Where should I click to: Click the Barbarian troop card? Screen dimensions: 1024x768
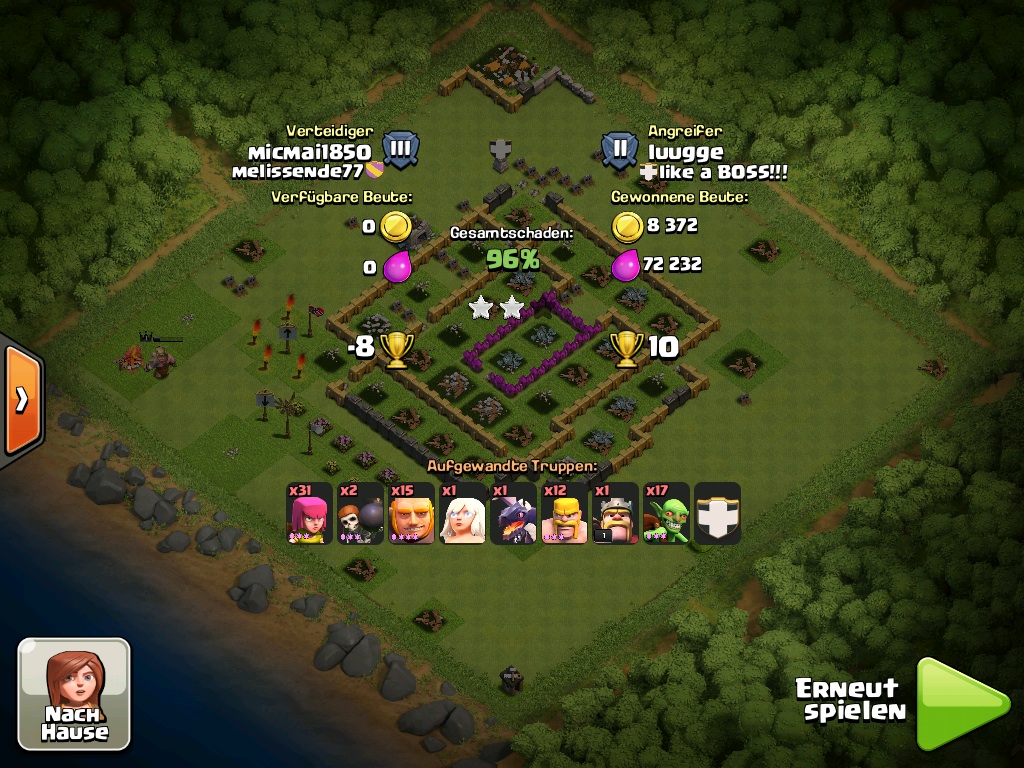coord(565,514)
